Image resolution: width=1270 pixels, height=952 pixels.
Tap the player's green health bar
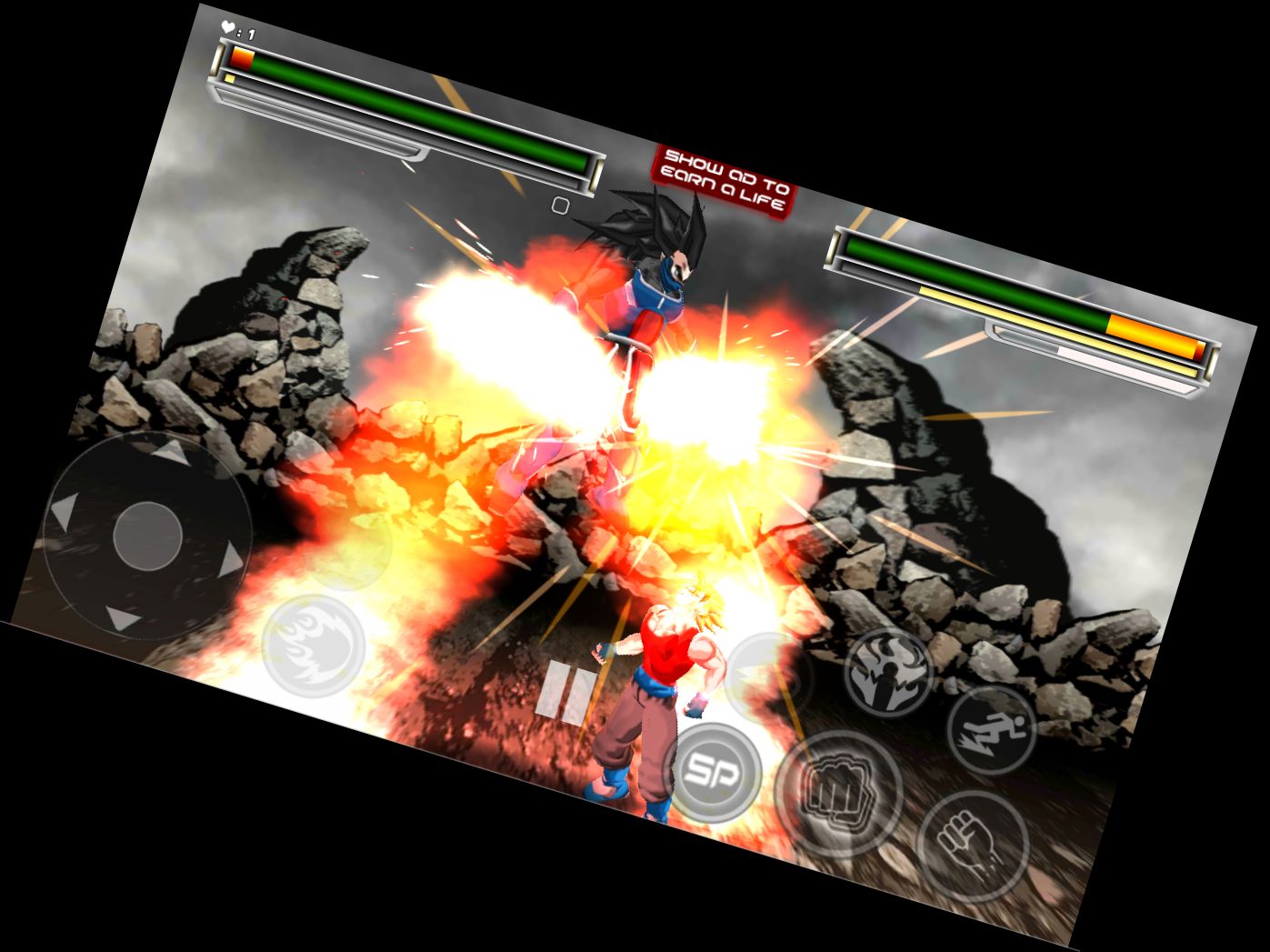click(x=409, y=109)
